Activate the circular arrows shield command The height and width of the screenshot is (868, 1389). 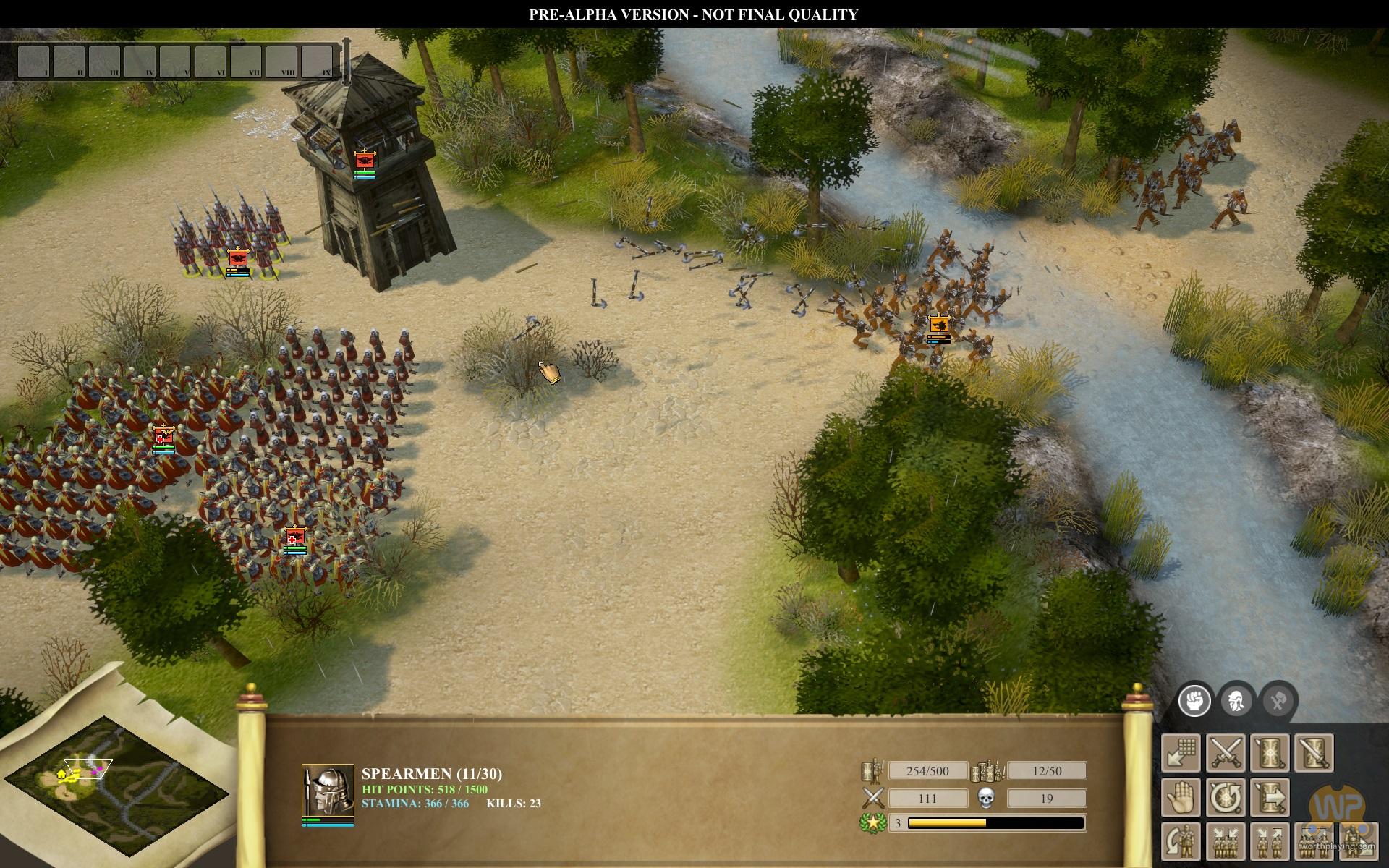click(x=1226, y=797)
